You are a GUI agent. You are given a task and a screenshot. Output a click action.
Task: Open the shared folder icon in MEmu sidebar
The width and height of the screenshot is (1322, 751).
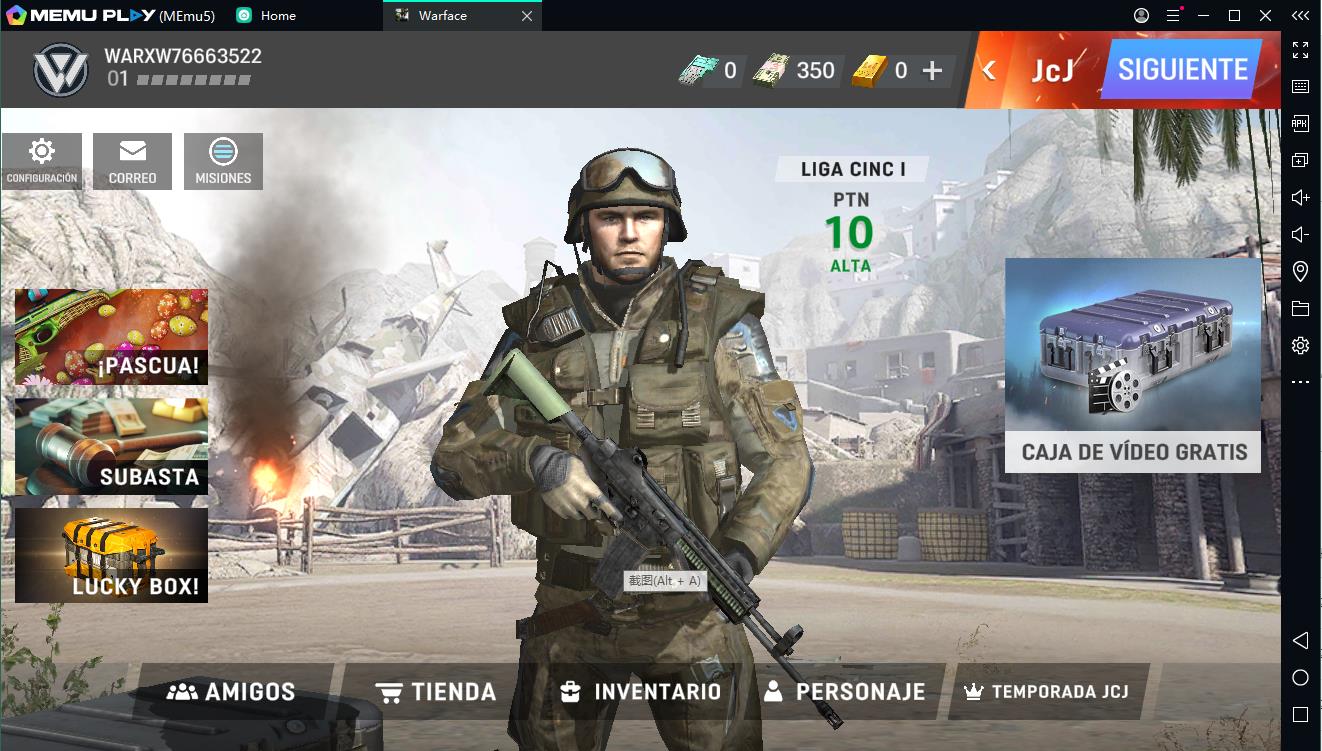tap(1300, 307)
